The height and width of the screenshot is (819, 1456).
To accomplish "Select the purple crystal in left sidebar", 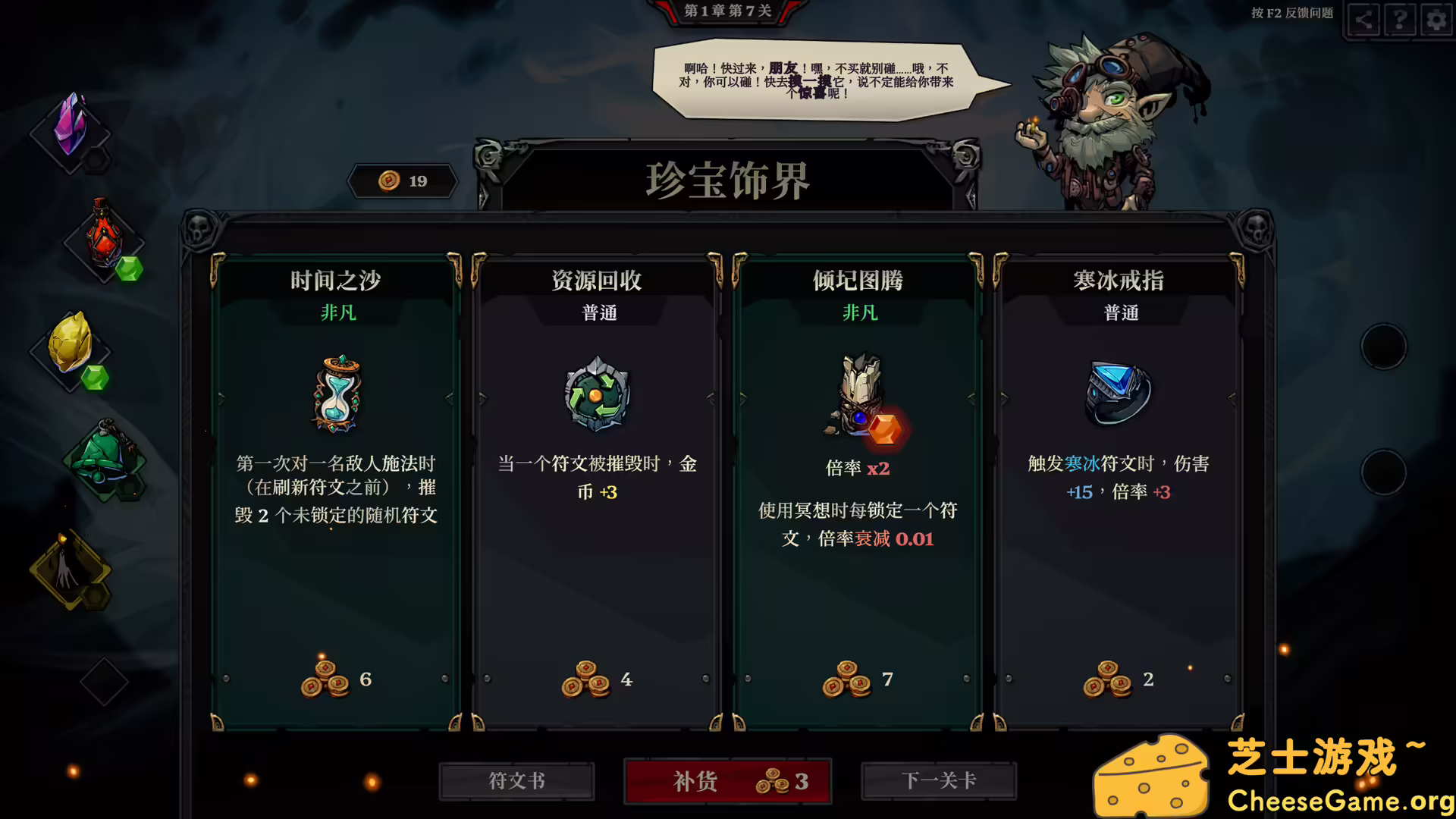I will coord(71,125).
